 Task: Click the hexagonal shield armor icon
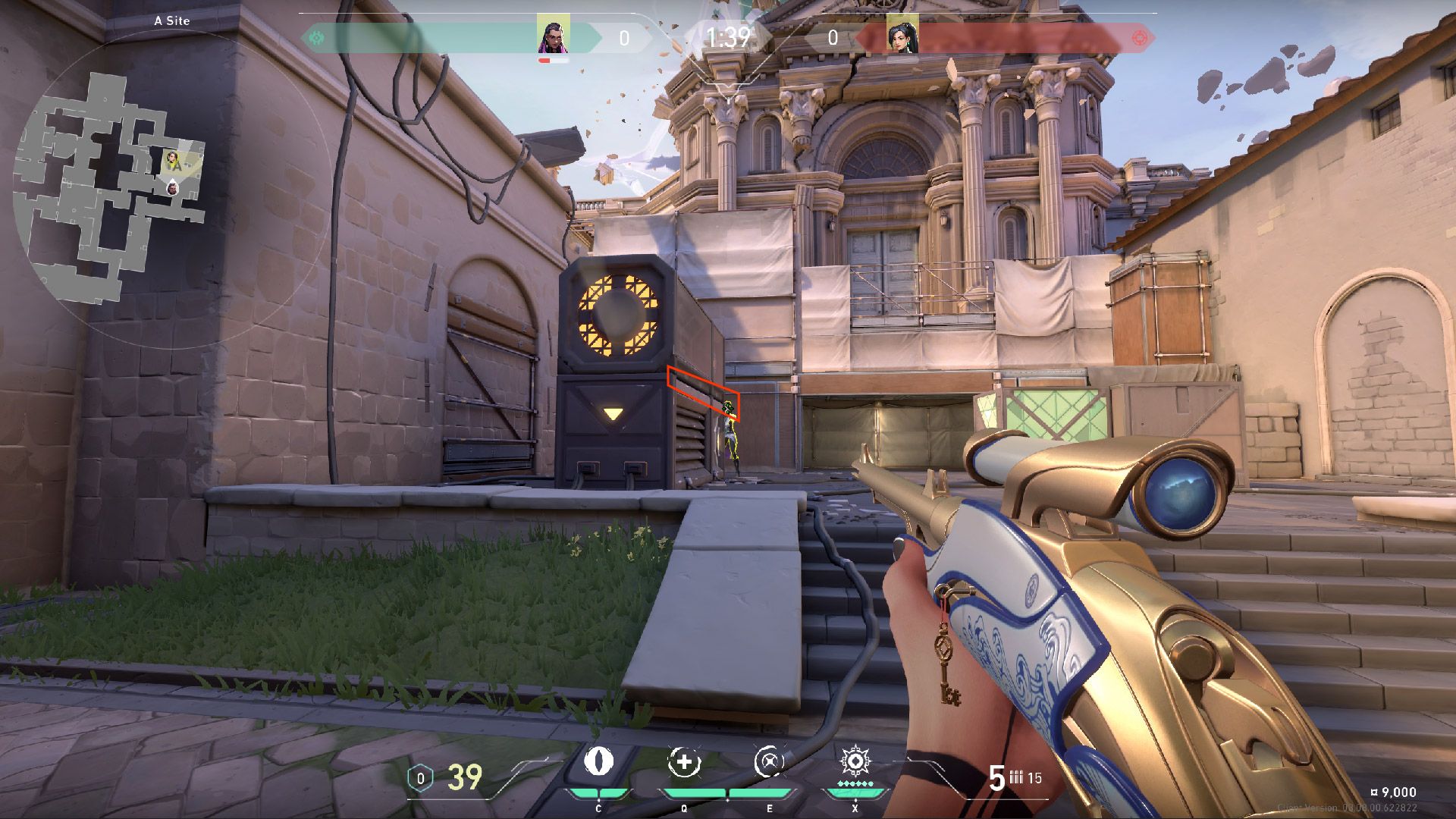pyautogui.click(x=420, y=778)
